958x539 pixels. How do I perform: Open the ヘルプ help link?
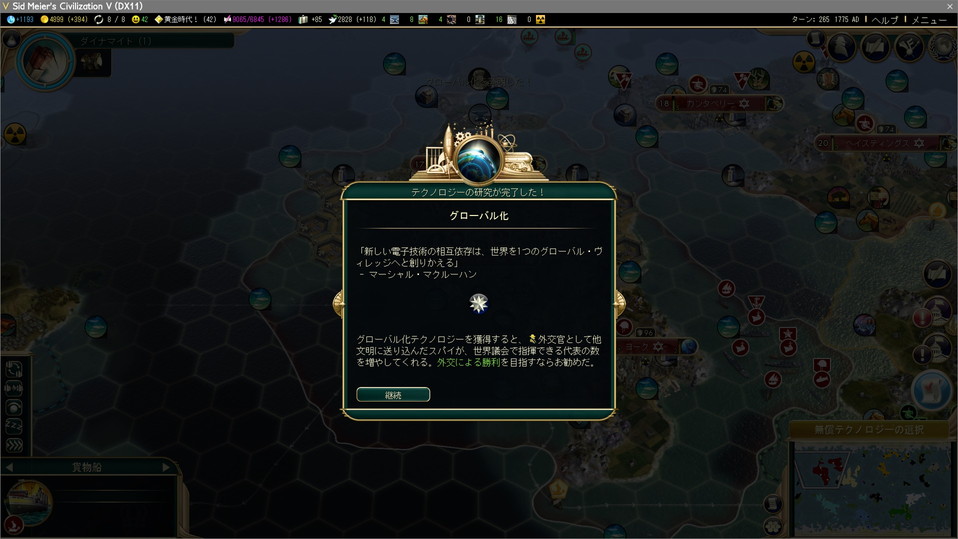[x=884, y=19]
